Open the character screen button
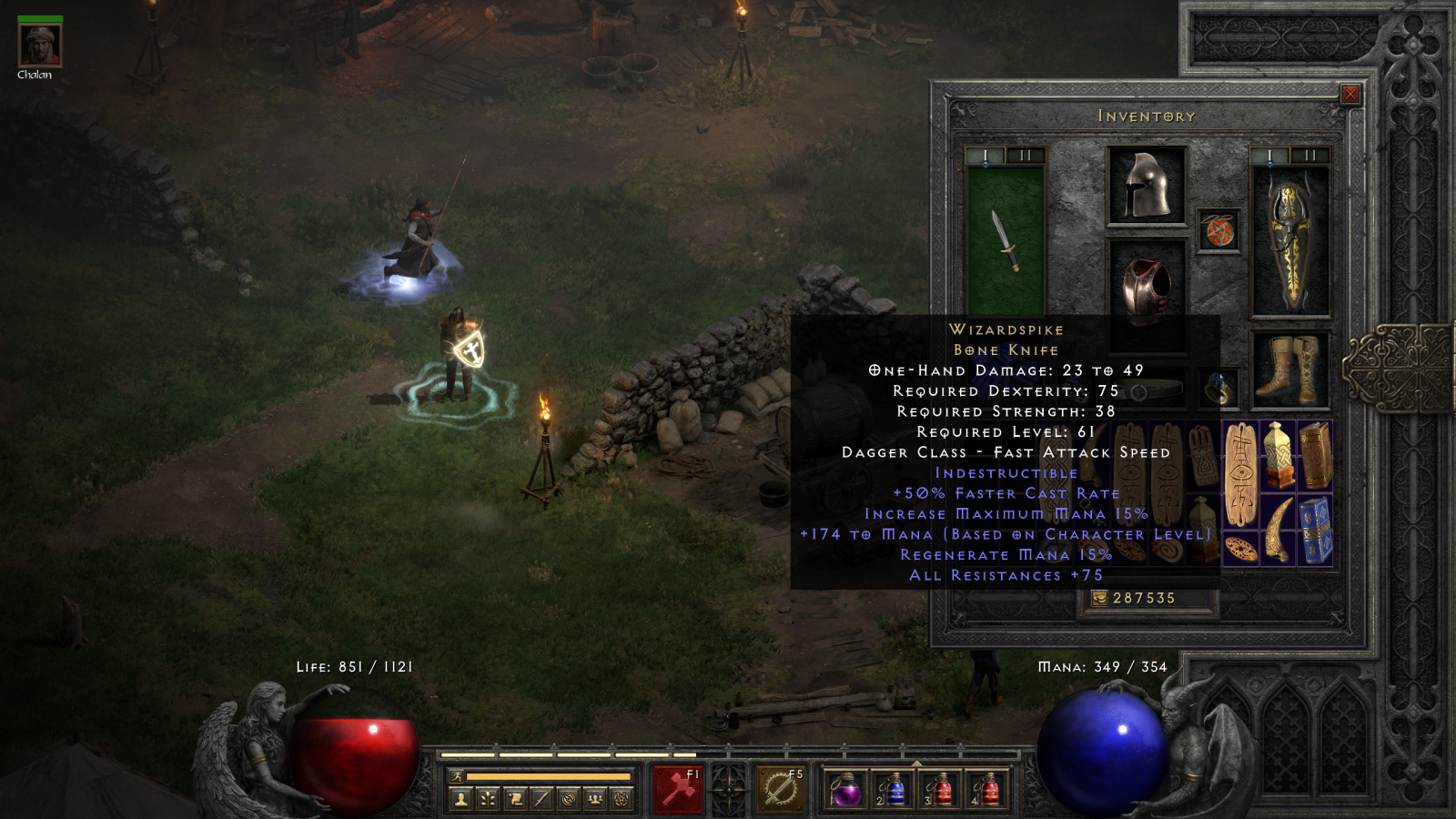Image resolution: width=1456 pixels, height=819 pixels. coord(461,799)
